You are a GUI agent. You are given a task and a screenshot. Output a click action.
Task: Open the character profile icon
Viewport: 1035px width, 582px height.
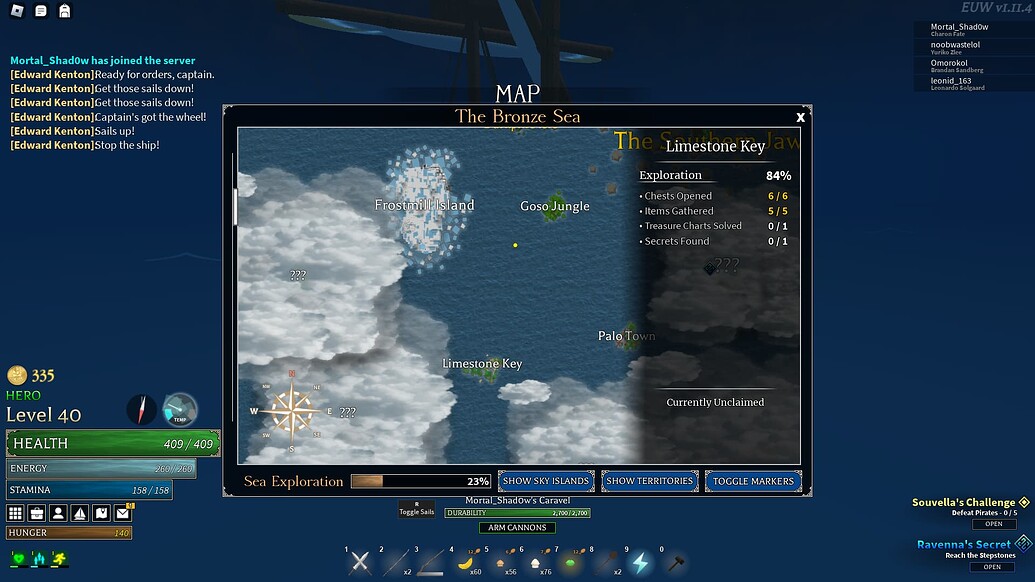coord(58,513)
